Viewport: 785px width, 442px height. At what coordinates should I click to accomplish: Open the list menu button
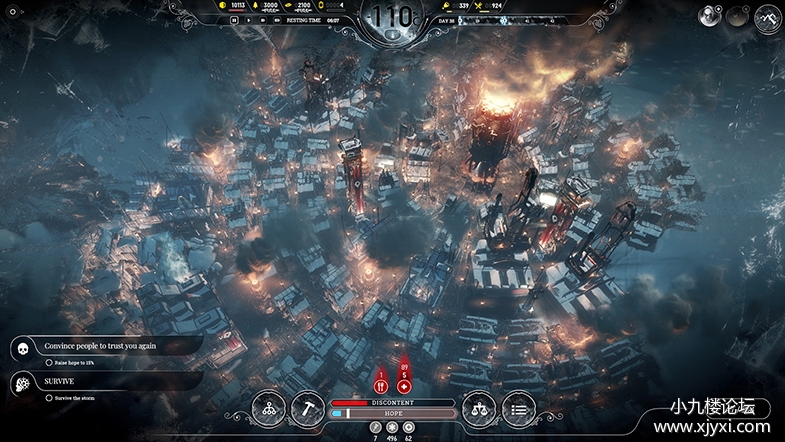click(x=519, y=407)
